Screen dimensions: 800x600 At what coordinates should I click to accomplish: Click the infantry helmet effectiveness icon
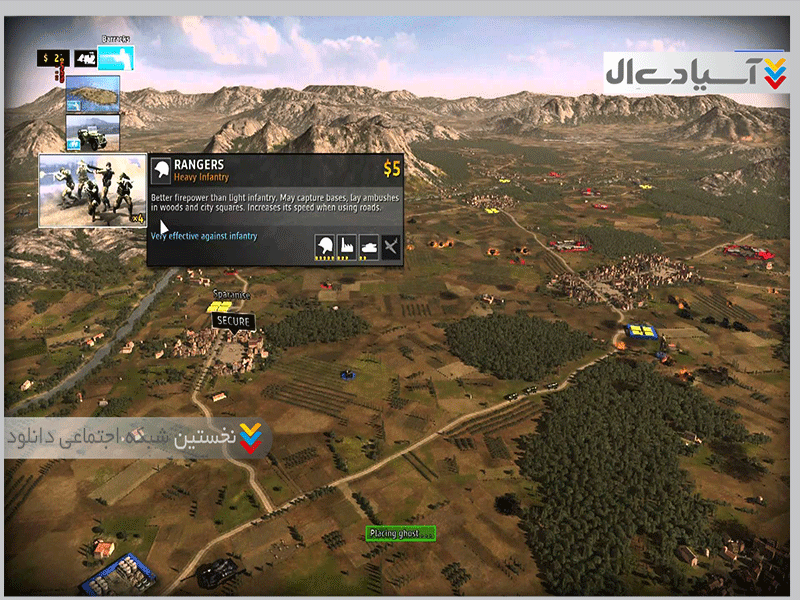[324, 245]
